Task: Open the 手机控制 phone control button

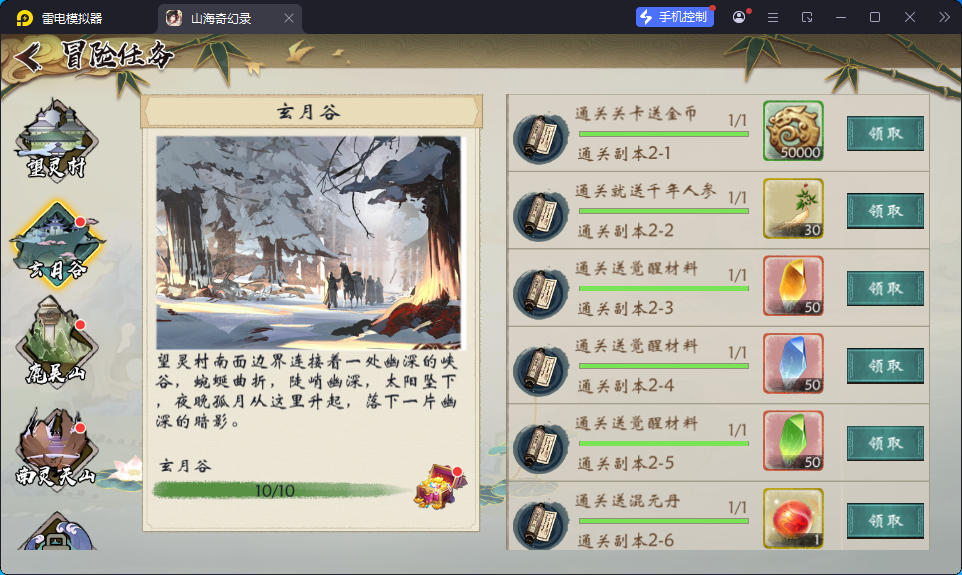Action: click(674, 17)
